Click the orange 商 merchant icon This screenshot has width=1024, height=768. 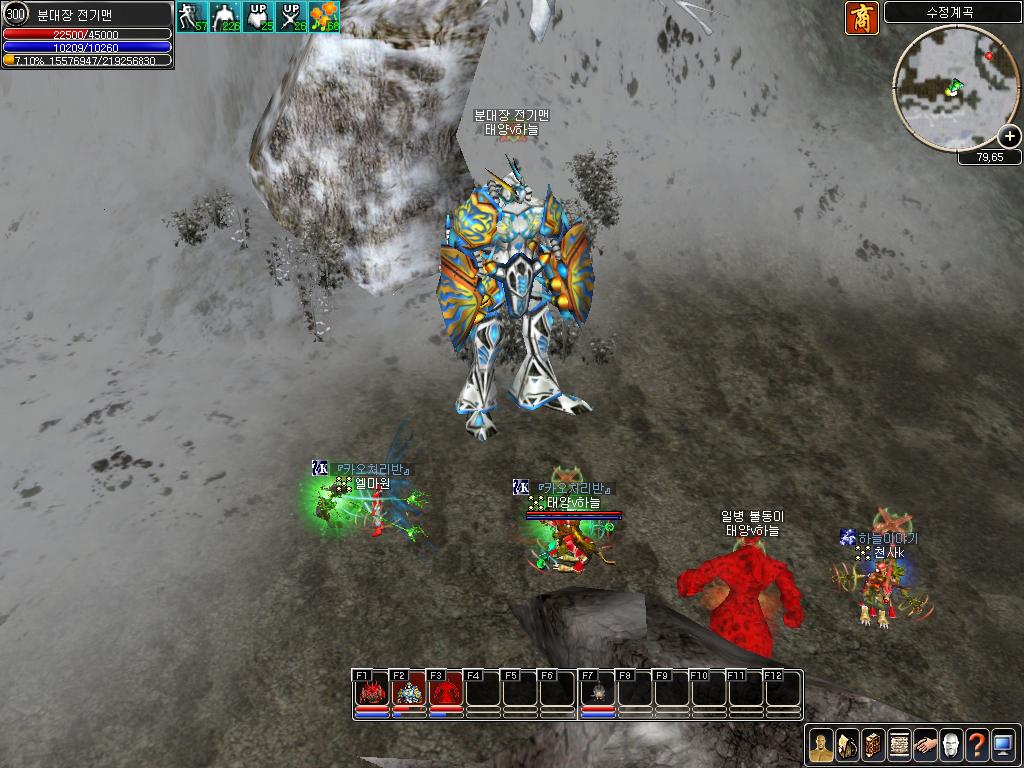pyautogui.click(x=862, y=18)
